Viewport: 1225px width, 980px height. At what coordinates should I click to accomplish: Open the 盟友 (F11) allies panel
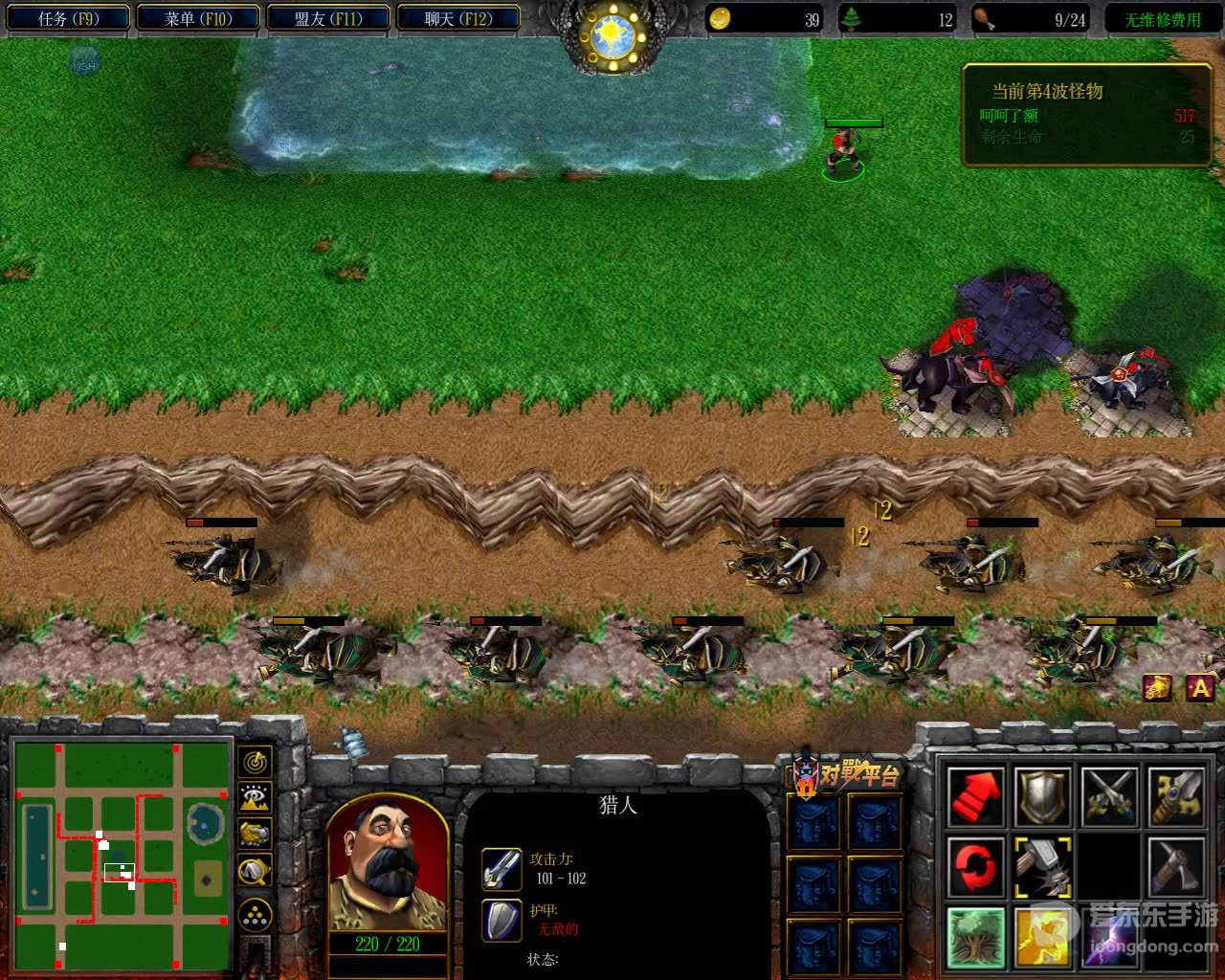[327, 16]
